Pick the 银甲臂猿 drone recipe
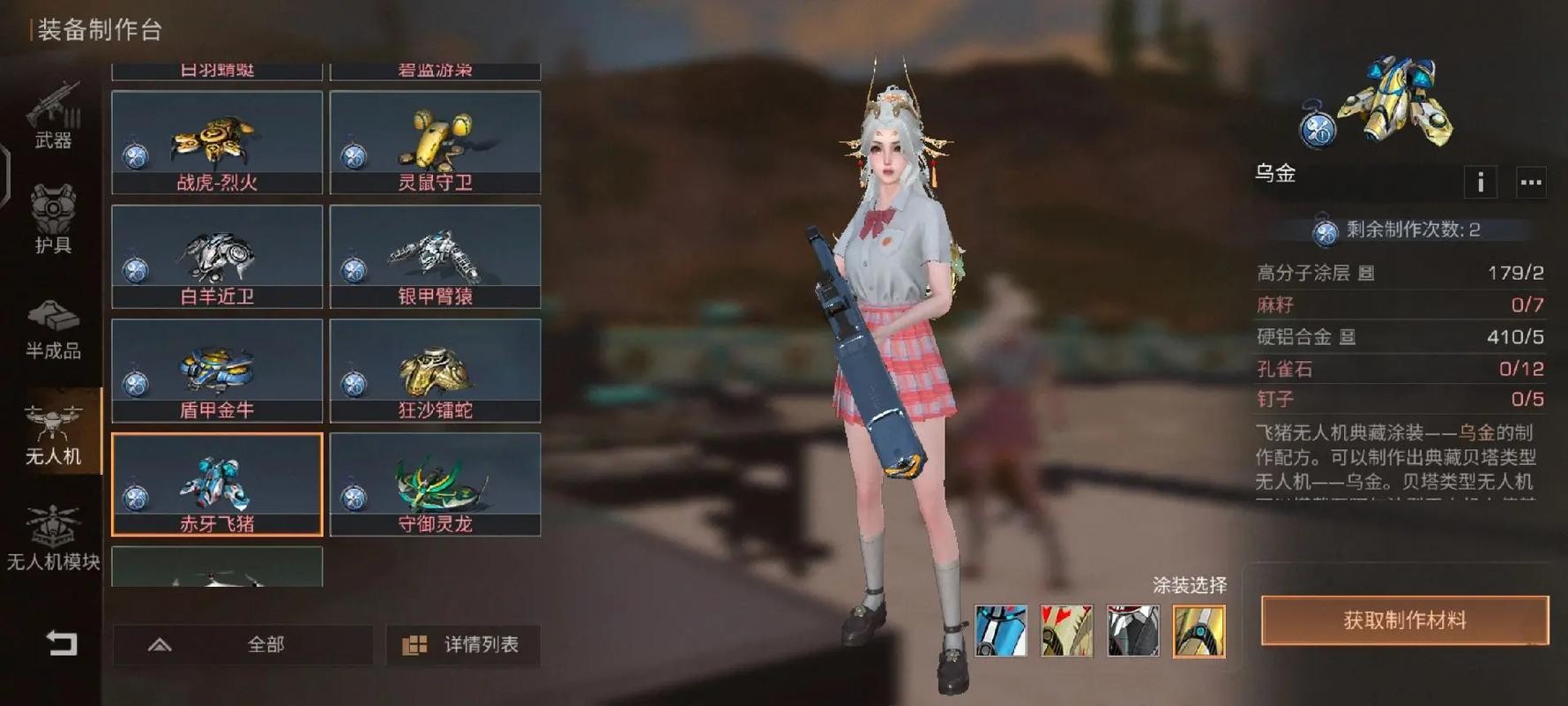The height and width of the screenshot is (706, 1568). pos(435,256)
